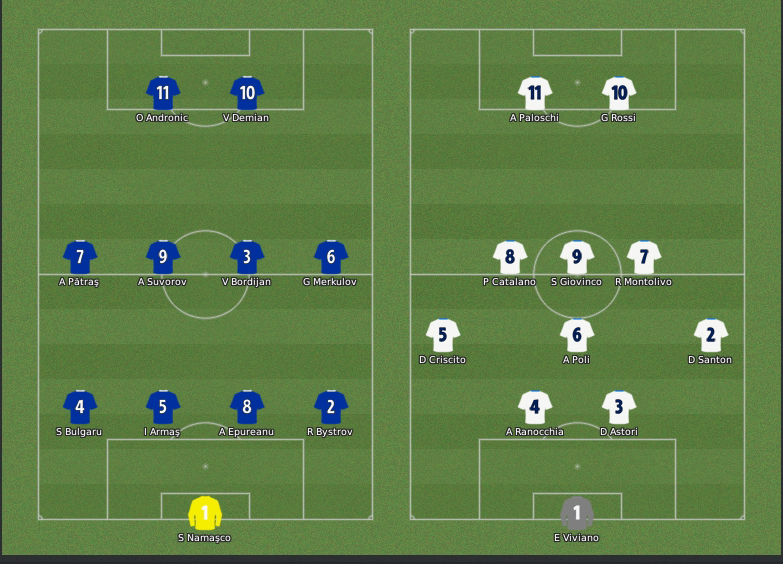Screen dimensions: 783x564
Task: Choose A Epureanu number 8 shirt
Action: (247, 407)
